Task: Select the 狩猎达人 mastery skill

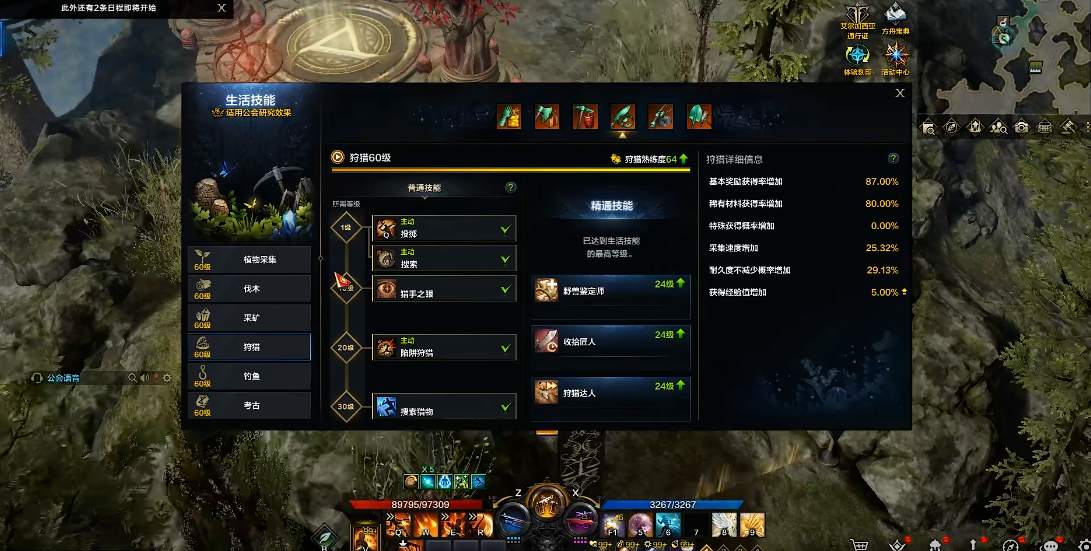Action: [x=611, y=393]
